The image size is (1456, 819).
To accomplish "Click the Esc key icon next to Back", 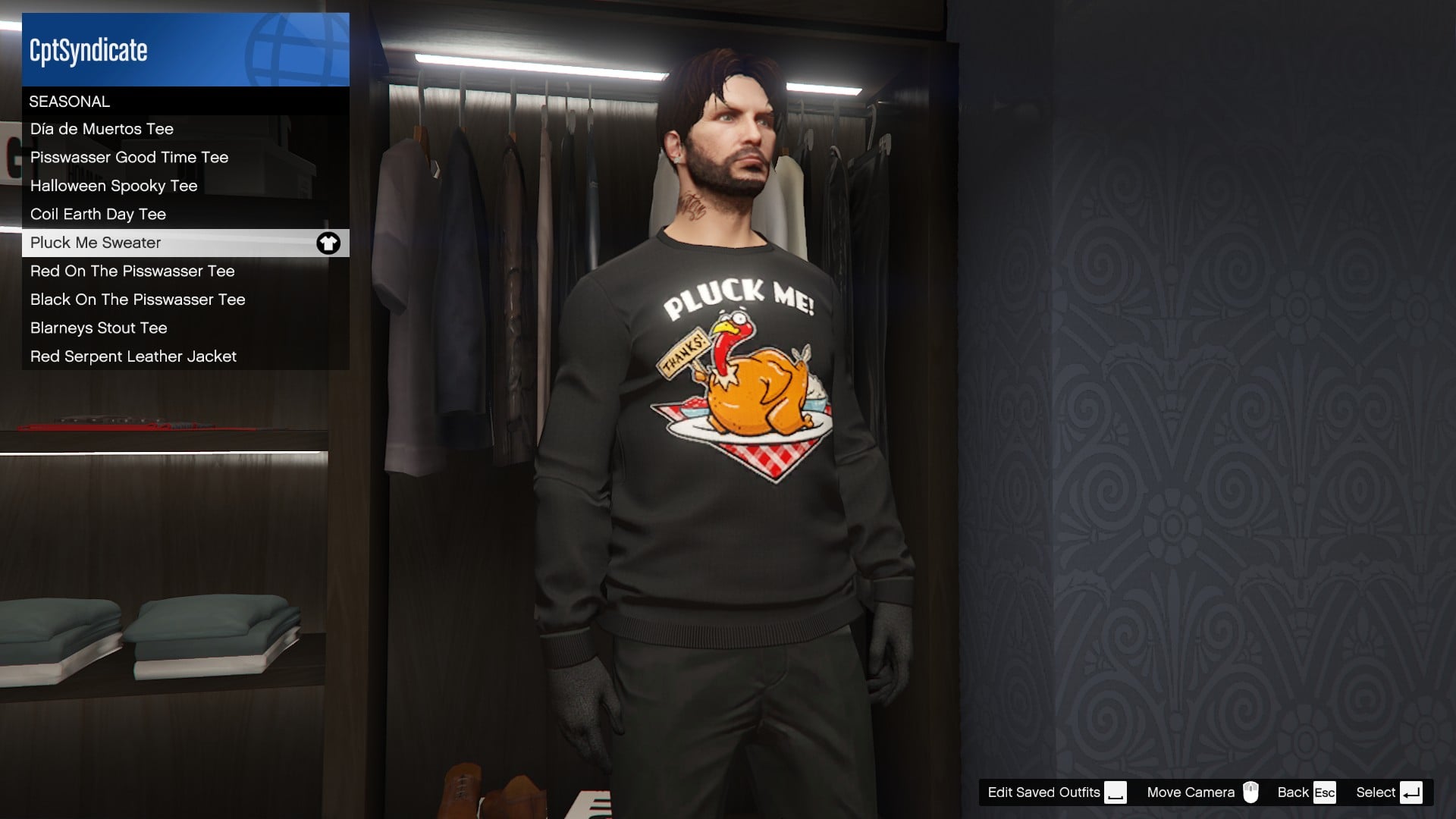I will click(1325, 792).
